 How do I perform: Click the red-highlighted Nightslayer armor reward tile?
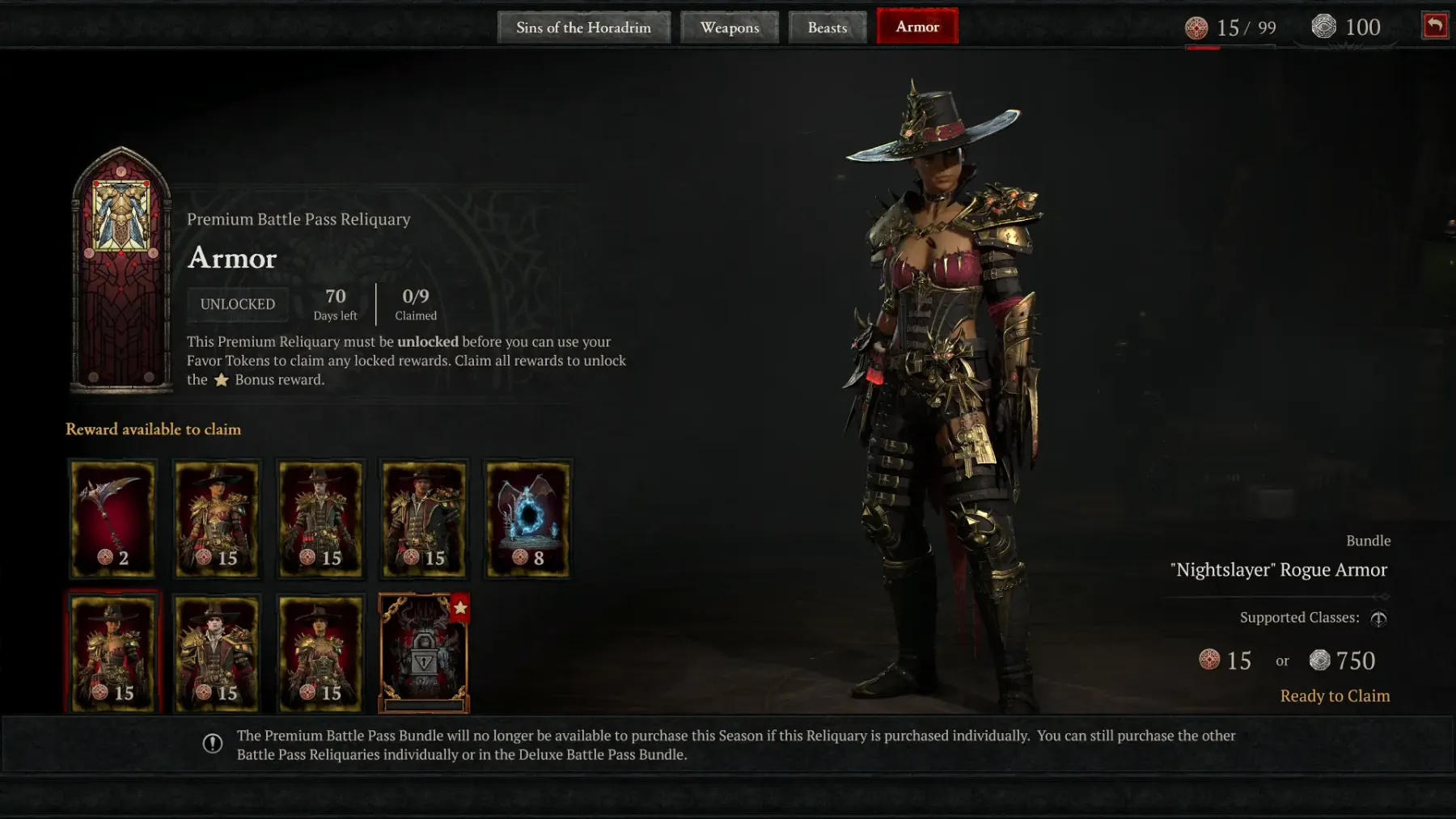click(x=112, y=653)
